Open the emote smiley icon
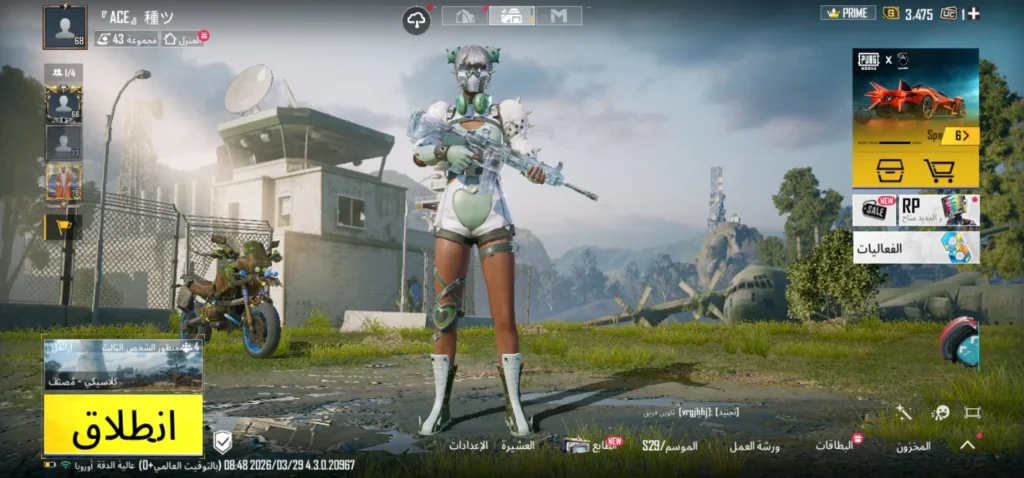 (940, 412)
